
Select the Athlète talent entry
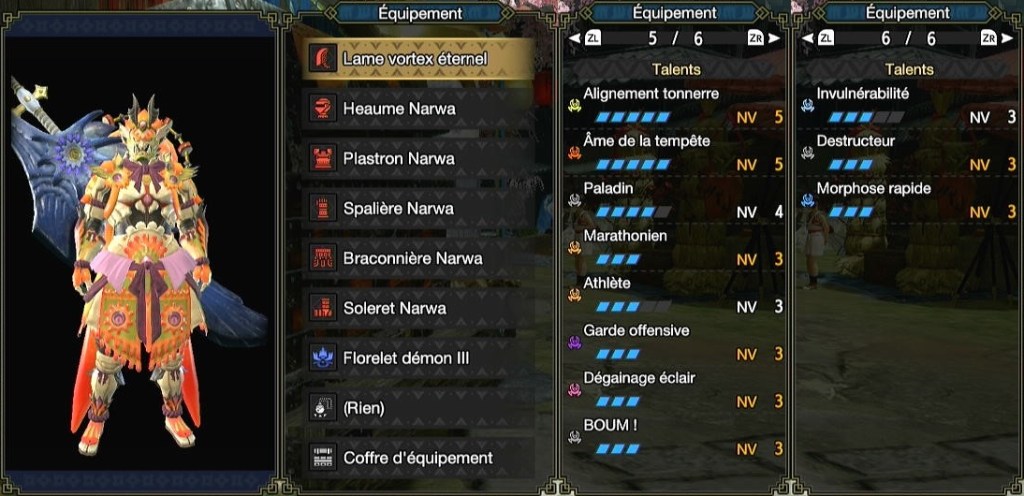click(x=677, y=295)
